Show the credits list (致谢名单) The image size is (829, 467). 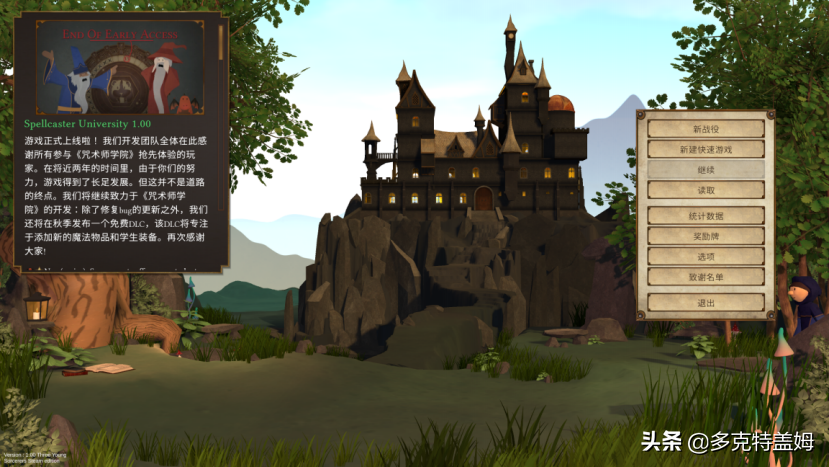[x=705, y=276]
